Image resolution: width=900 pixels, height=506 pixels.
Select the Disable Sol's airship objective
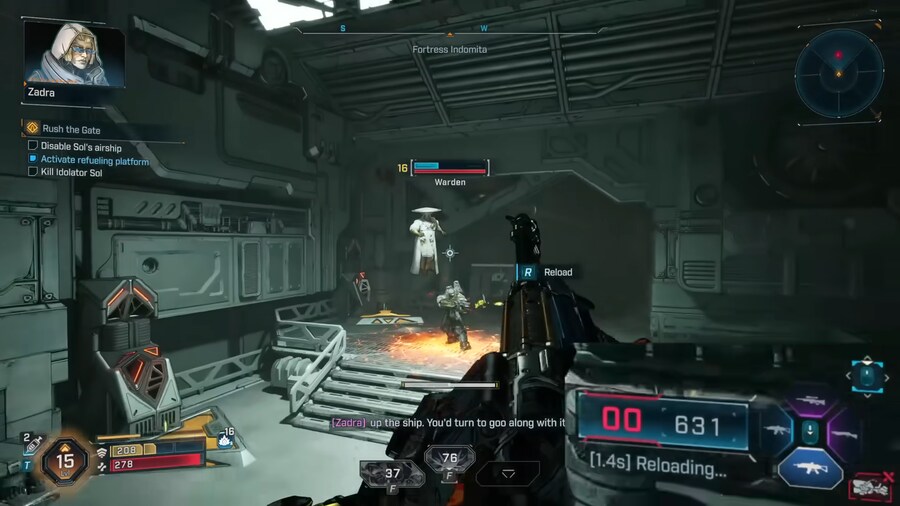pyautogui.click(x=80, y=145)
